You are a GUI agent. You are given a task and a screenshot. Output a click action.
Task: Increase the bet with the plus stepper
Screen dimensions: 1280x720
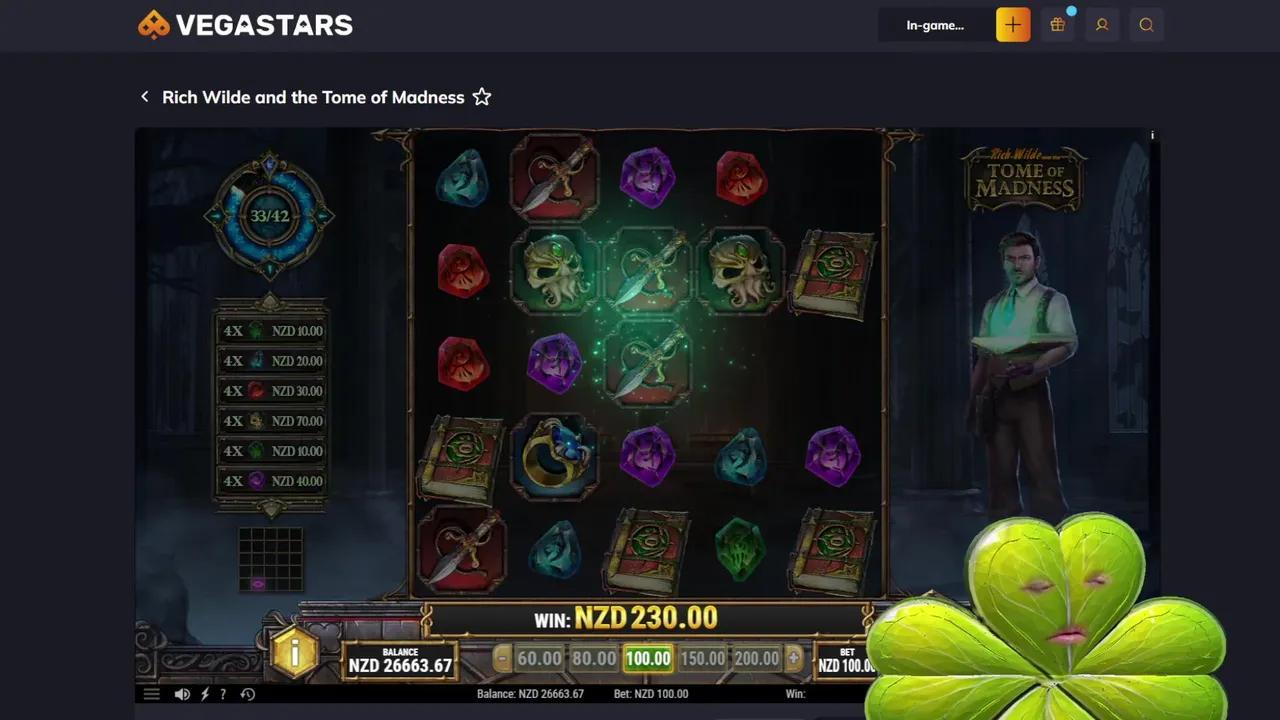tap(792, 658)
